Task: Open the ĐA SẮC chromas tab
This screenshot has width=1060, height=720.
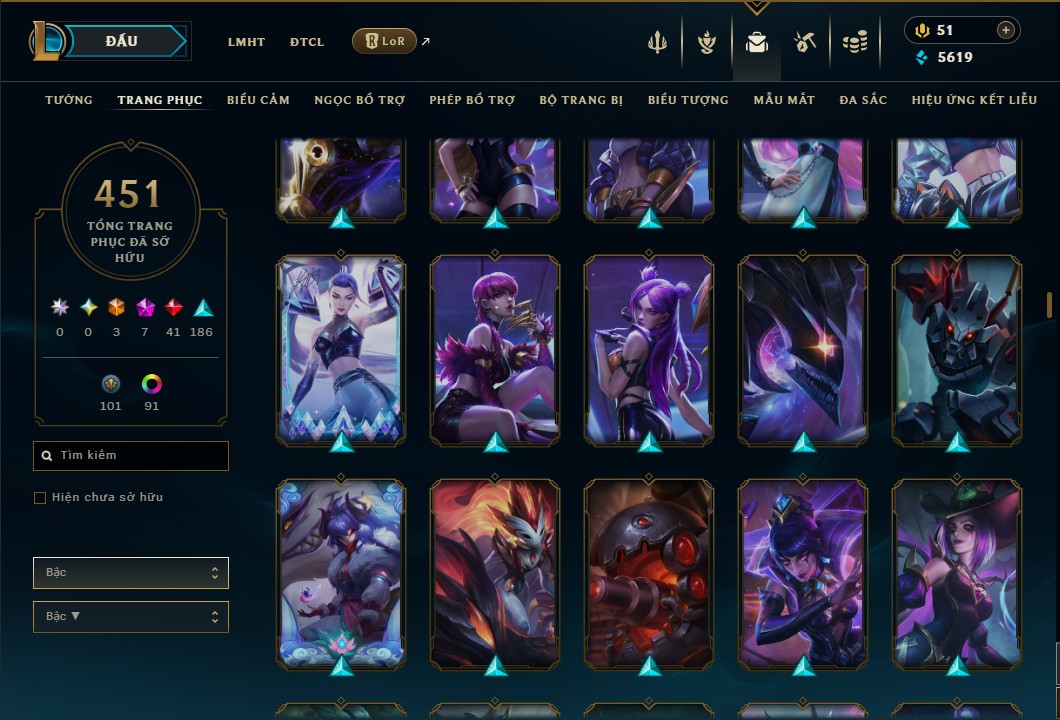Action: click(863, 100)
